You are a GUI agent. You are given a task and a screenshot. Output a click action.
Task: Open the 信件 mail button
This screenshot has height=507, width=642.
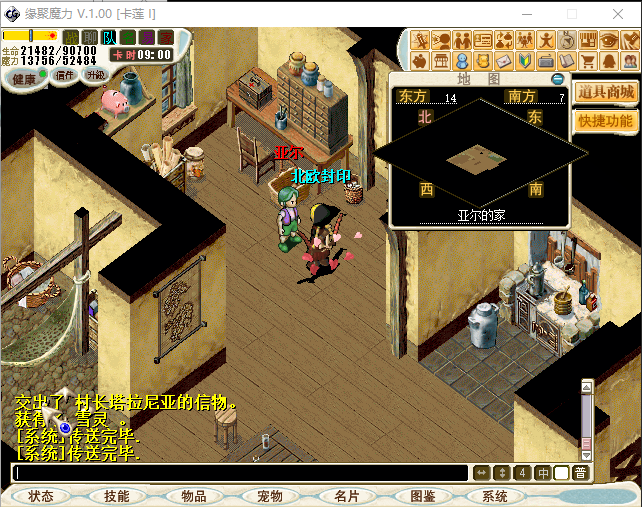pyautogui.click(x=65, y=76)
